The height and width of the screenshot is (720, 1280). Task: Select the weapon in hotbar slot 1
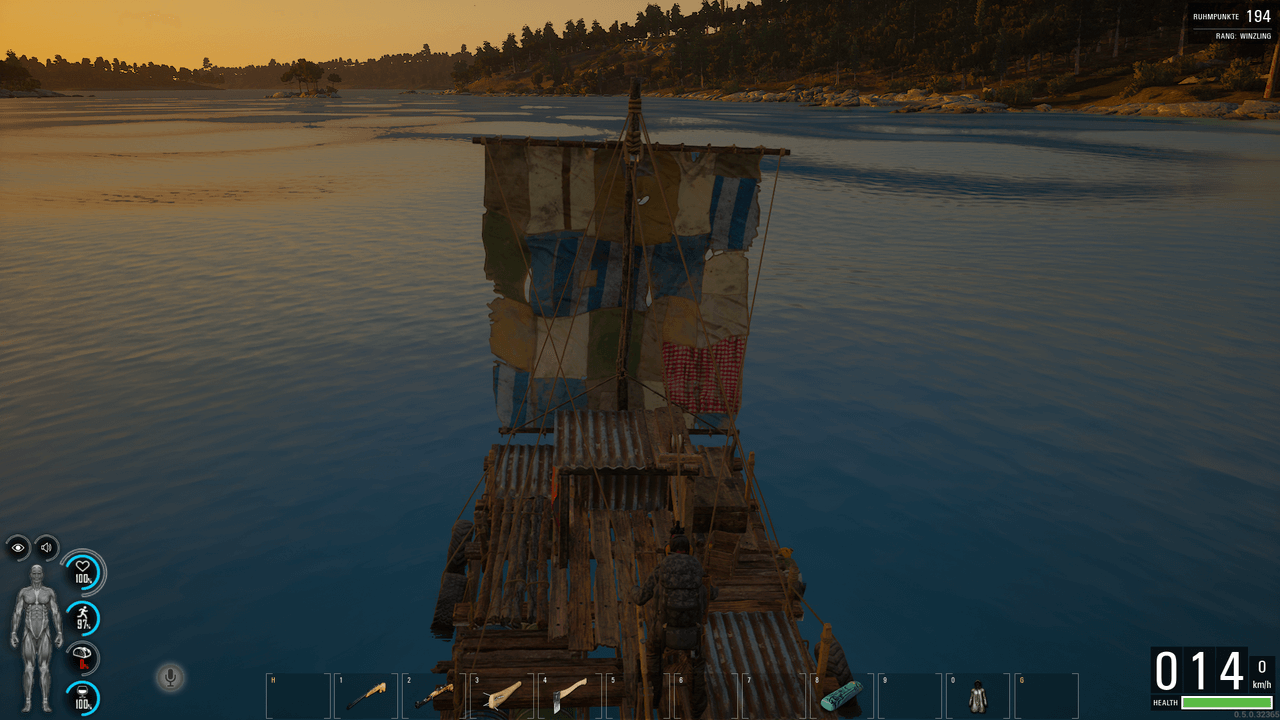tap(366, 695)
